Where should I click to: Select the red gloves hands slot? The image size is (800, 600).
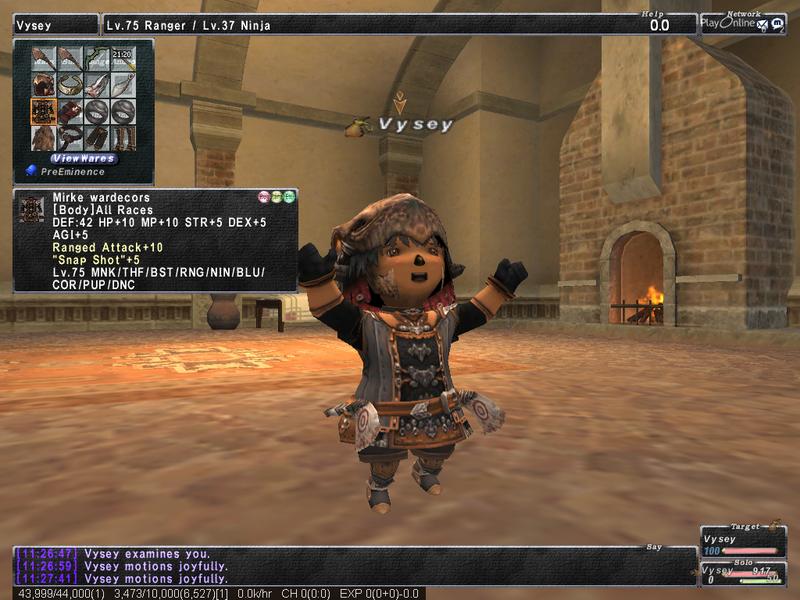pos(70,110)
